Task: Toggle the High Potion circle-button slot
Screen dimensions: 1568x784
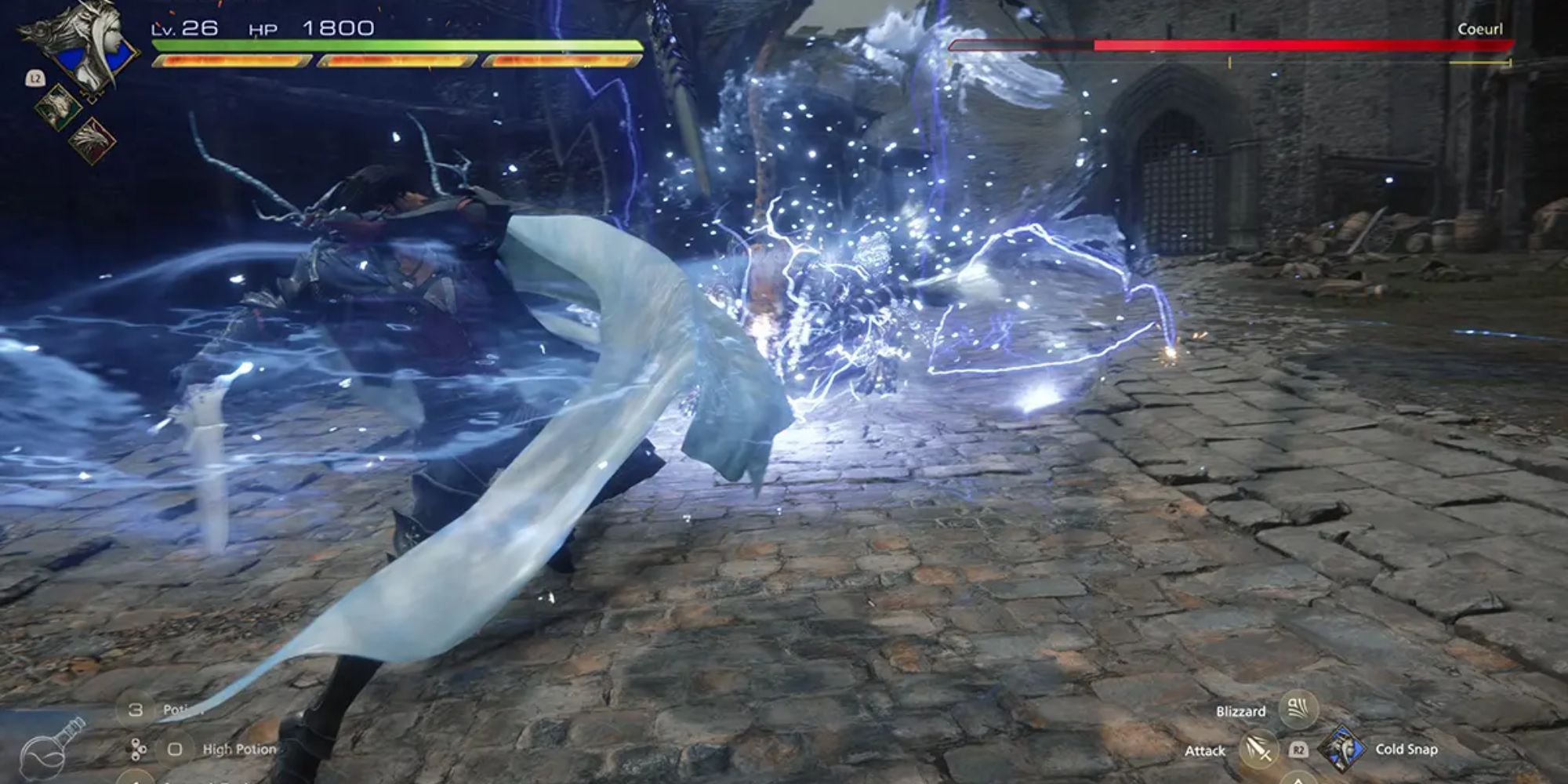Action: point(174,750)
